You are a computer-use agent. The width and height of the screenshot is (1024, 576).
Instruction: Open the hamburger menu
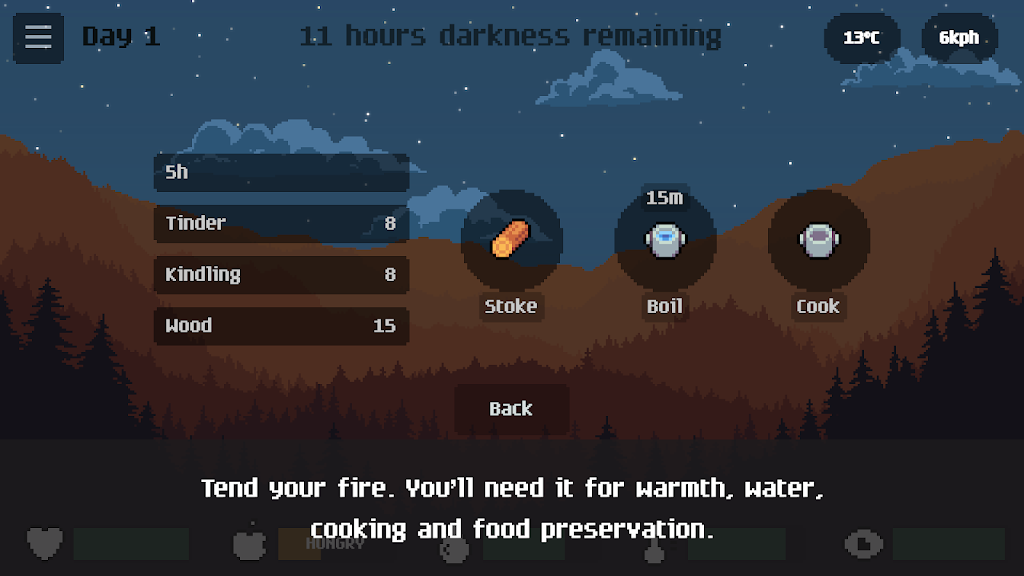point(38,38)
